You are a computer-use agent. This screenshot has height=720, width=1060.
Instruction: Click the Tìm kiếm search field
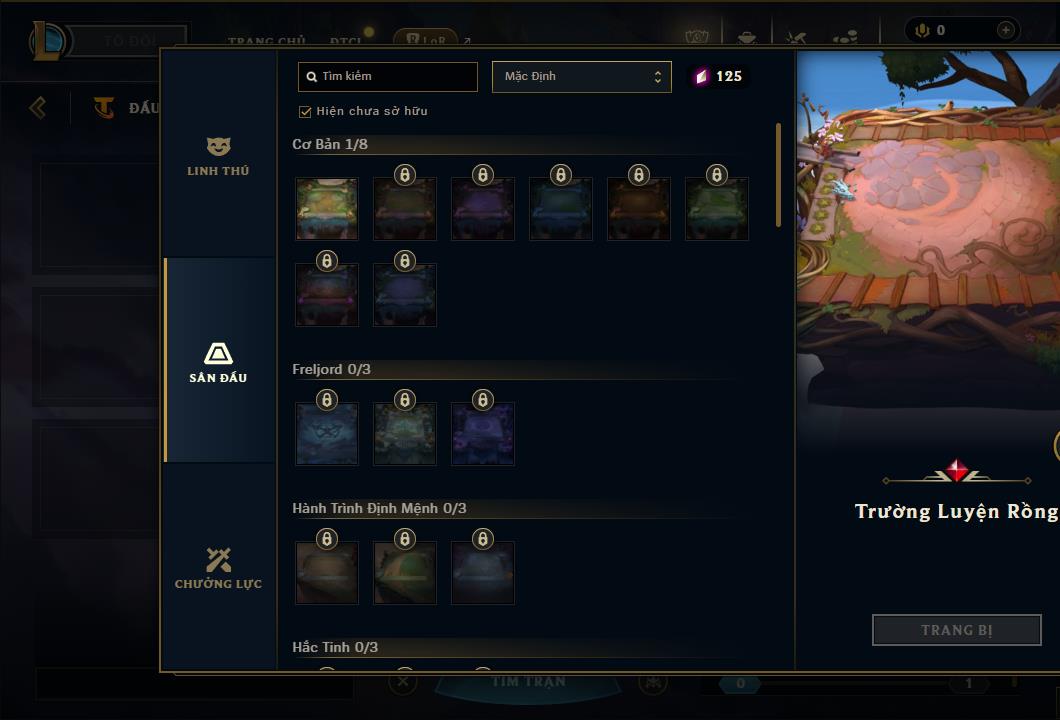click(388, 77)
